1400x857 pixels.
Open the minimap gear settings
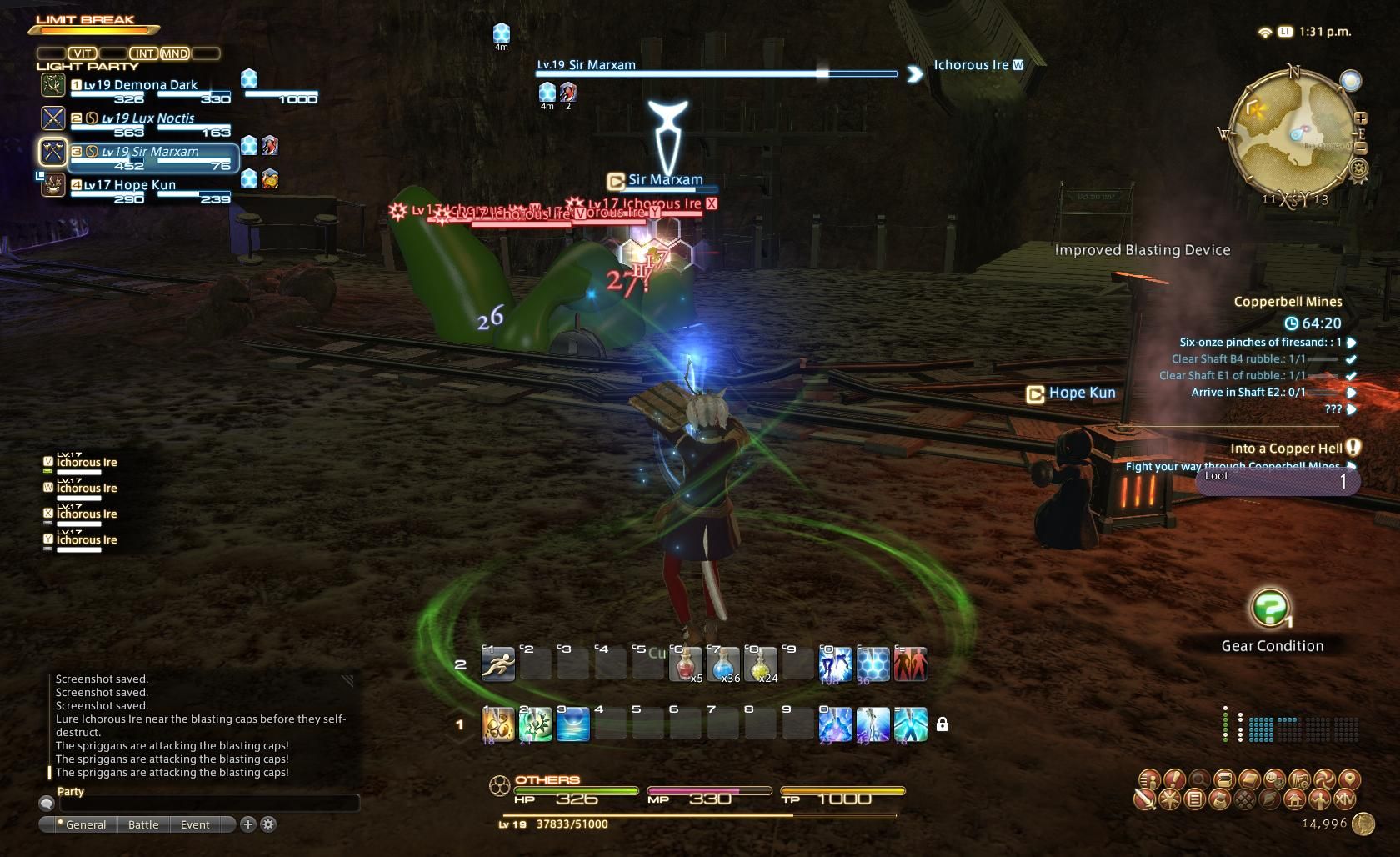1359,169
